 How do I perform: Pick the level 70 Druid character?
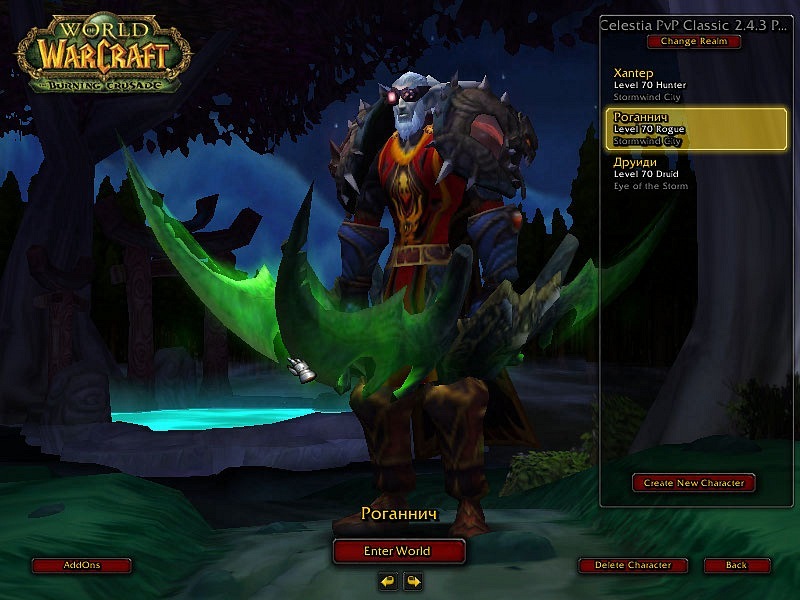(x=690, y=172)
